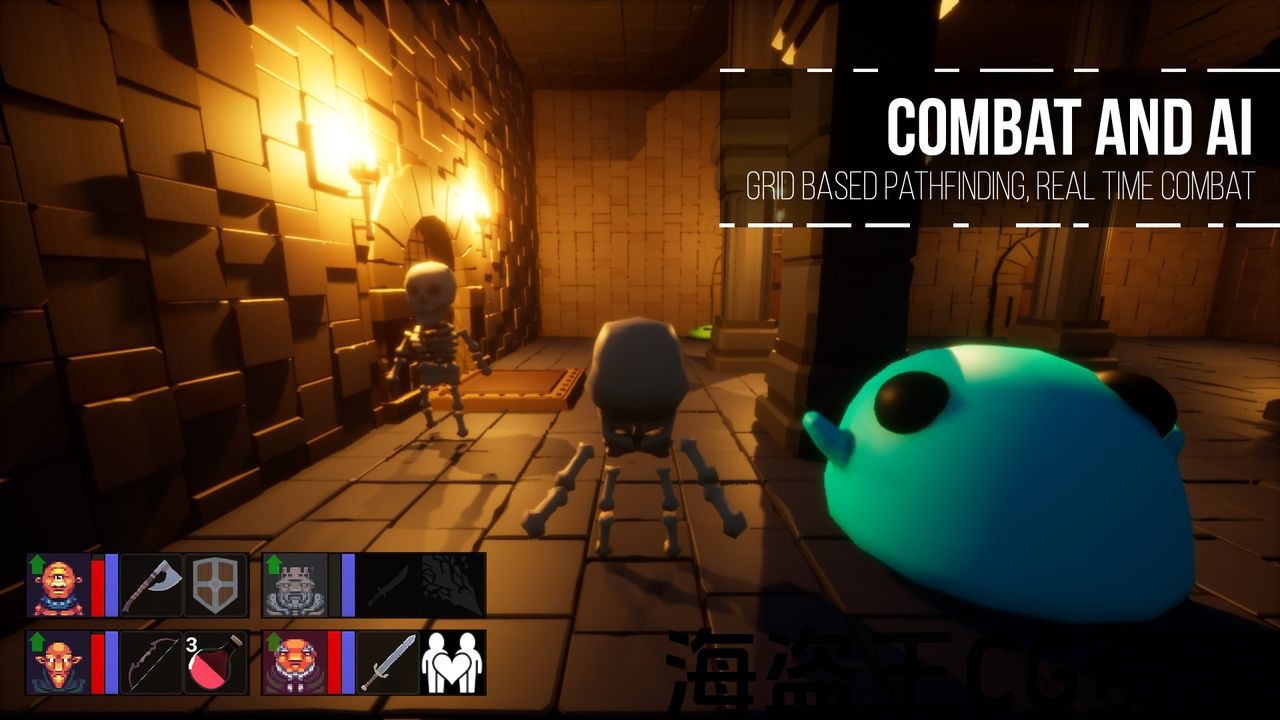Select the pointy-eared elf party portrait

tap(58, 662)
